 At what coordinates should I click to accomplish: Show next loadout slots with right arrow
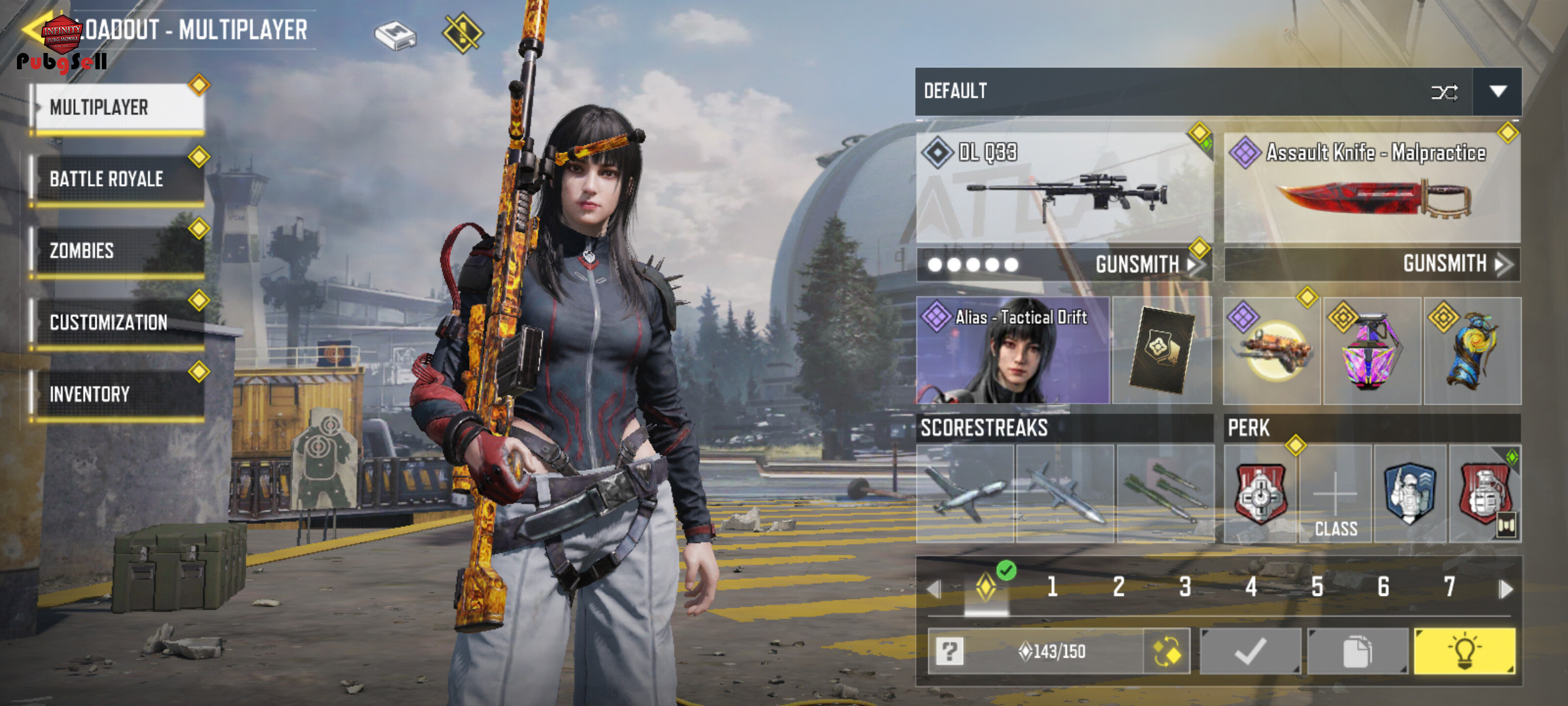tap(1506, 589)
